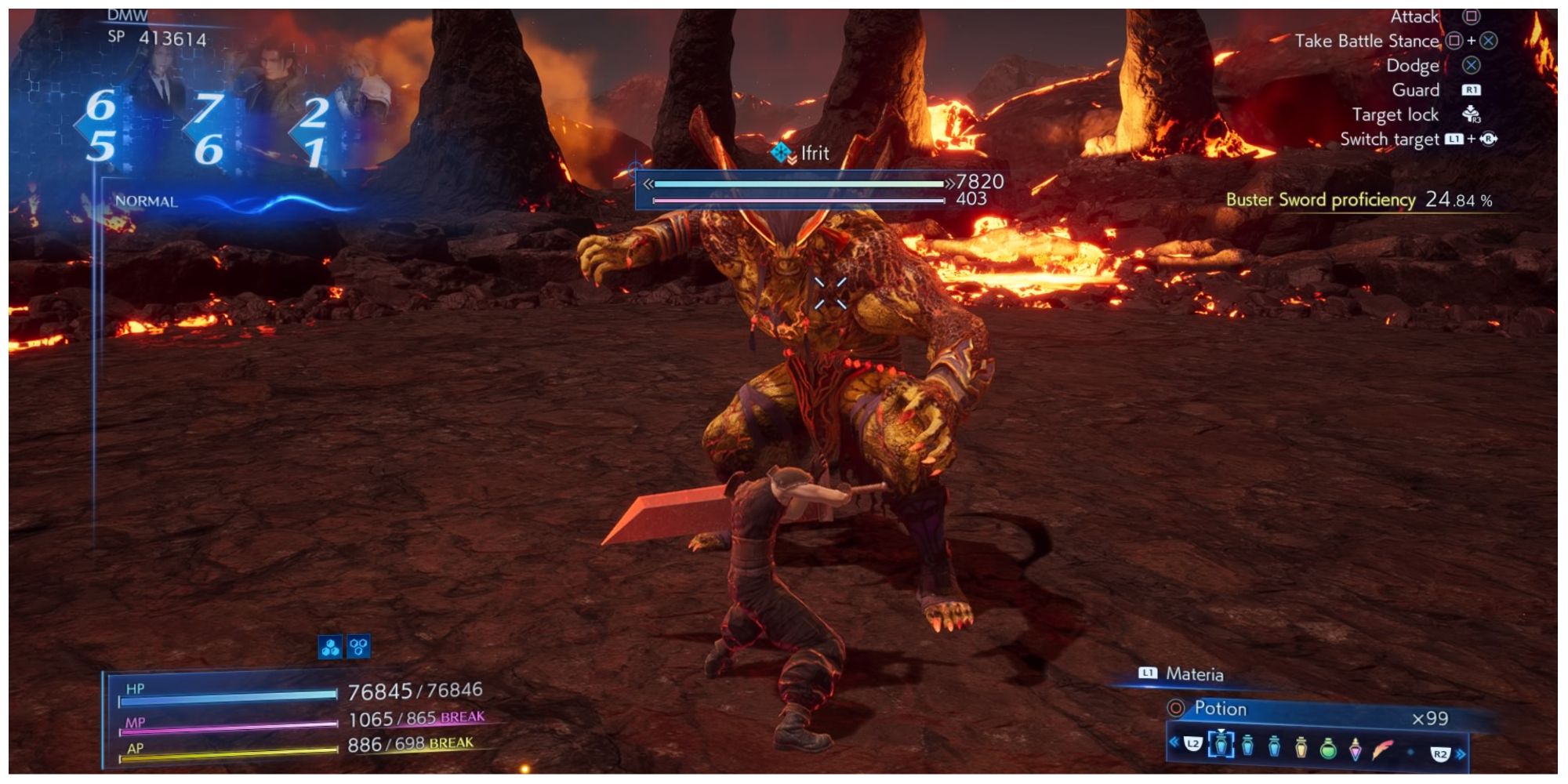
Task: Choose the yellow potion bottle
Action: 1301,747
